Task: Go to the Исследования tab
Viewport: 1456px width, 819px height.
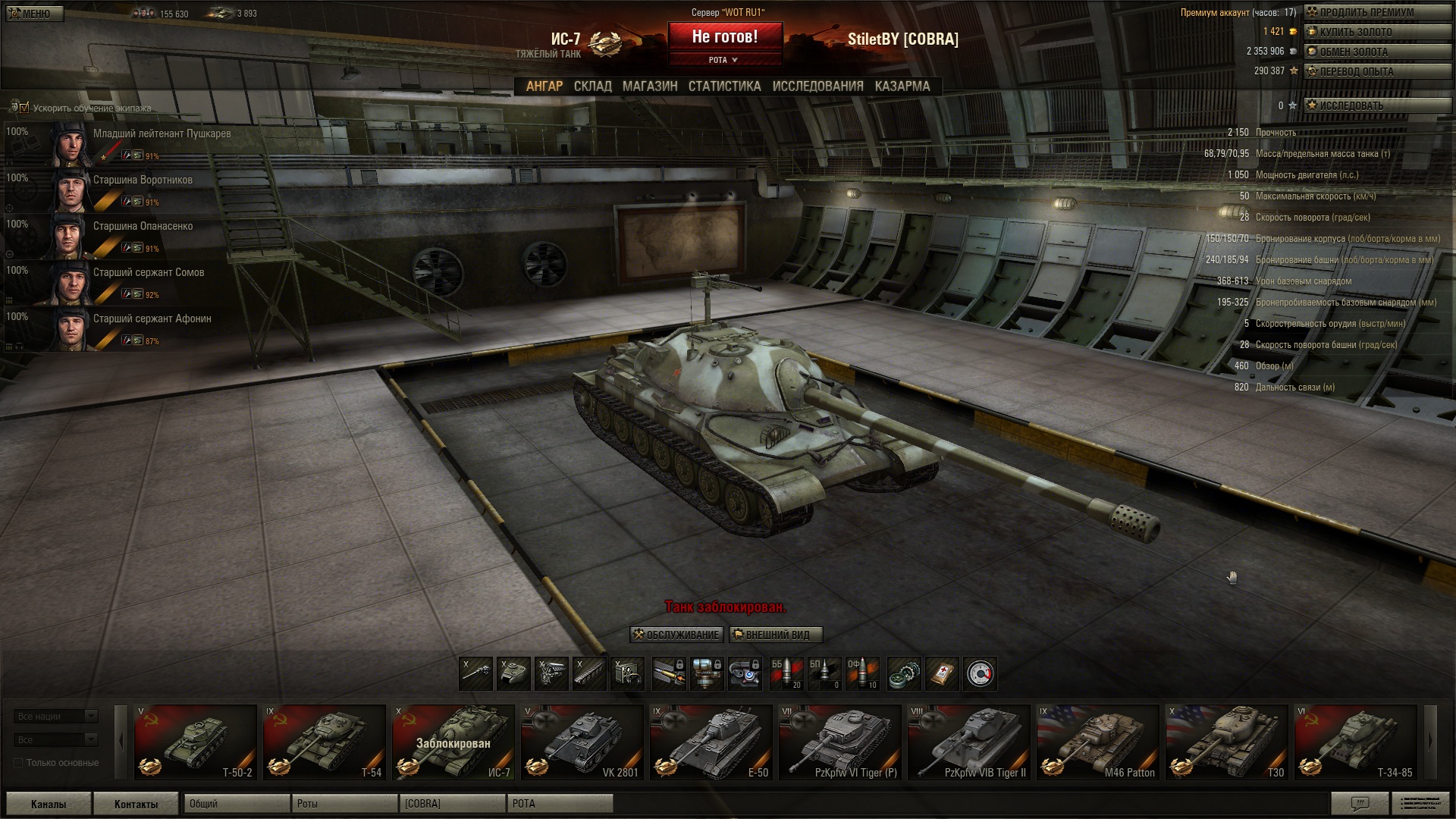Action: 817,86
